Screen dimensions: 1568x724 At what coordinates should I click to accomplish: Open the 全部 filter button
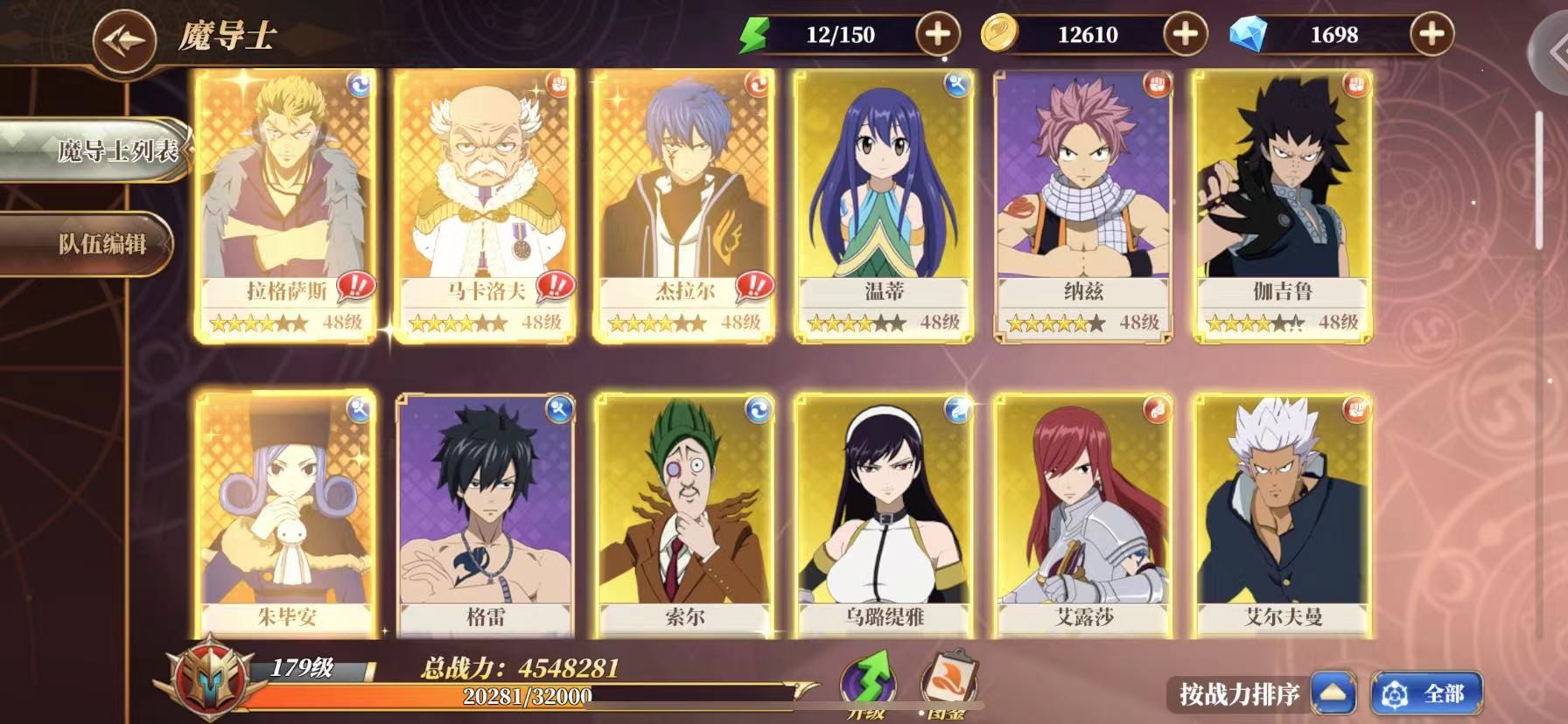(1426, 694)
